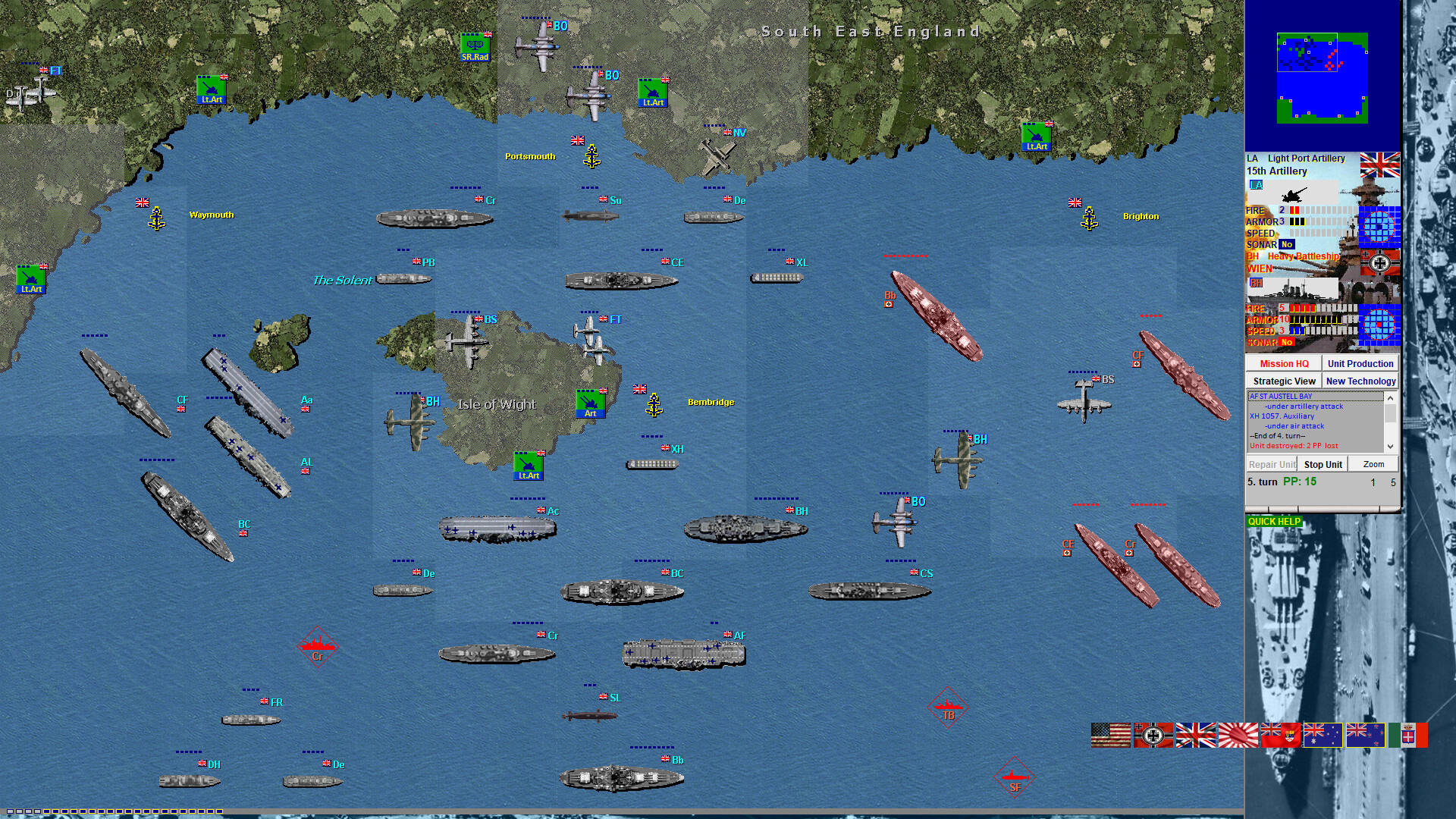1456x819 pixels.
Task: Click the German naval flag beside the WIEN entry
Action: (1380, 263)
